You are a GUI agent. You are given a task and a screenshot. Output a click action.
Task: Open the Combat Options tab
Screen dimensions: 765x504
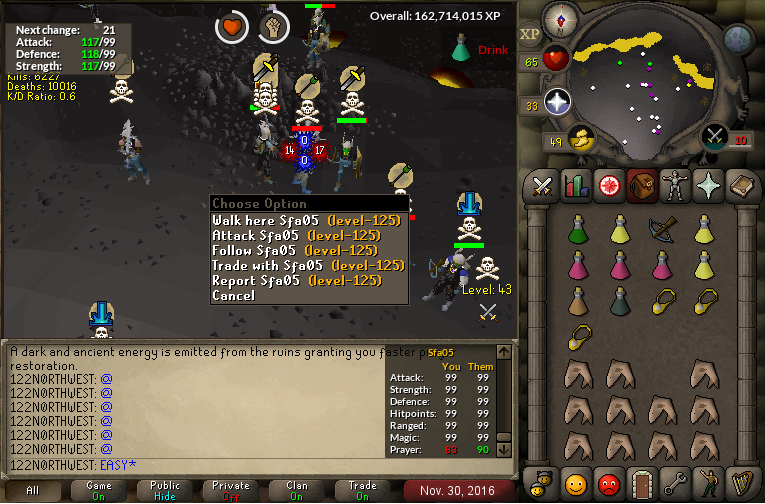click(x=542, y=186)
